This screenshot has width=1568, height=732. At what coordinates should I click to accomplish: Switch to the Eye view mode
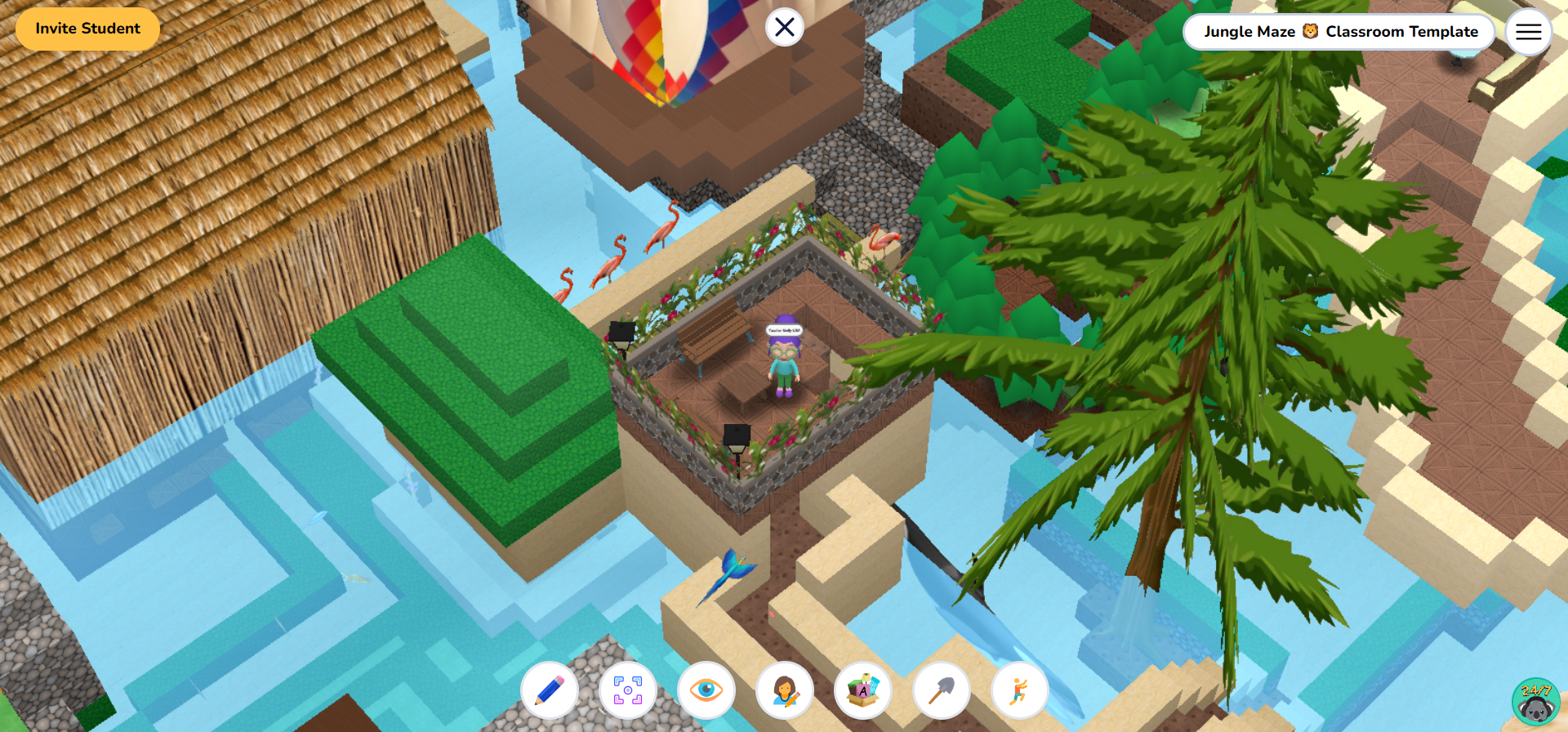coord(706,690)
